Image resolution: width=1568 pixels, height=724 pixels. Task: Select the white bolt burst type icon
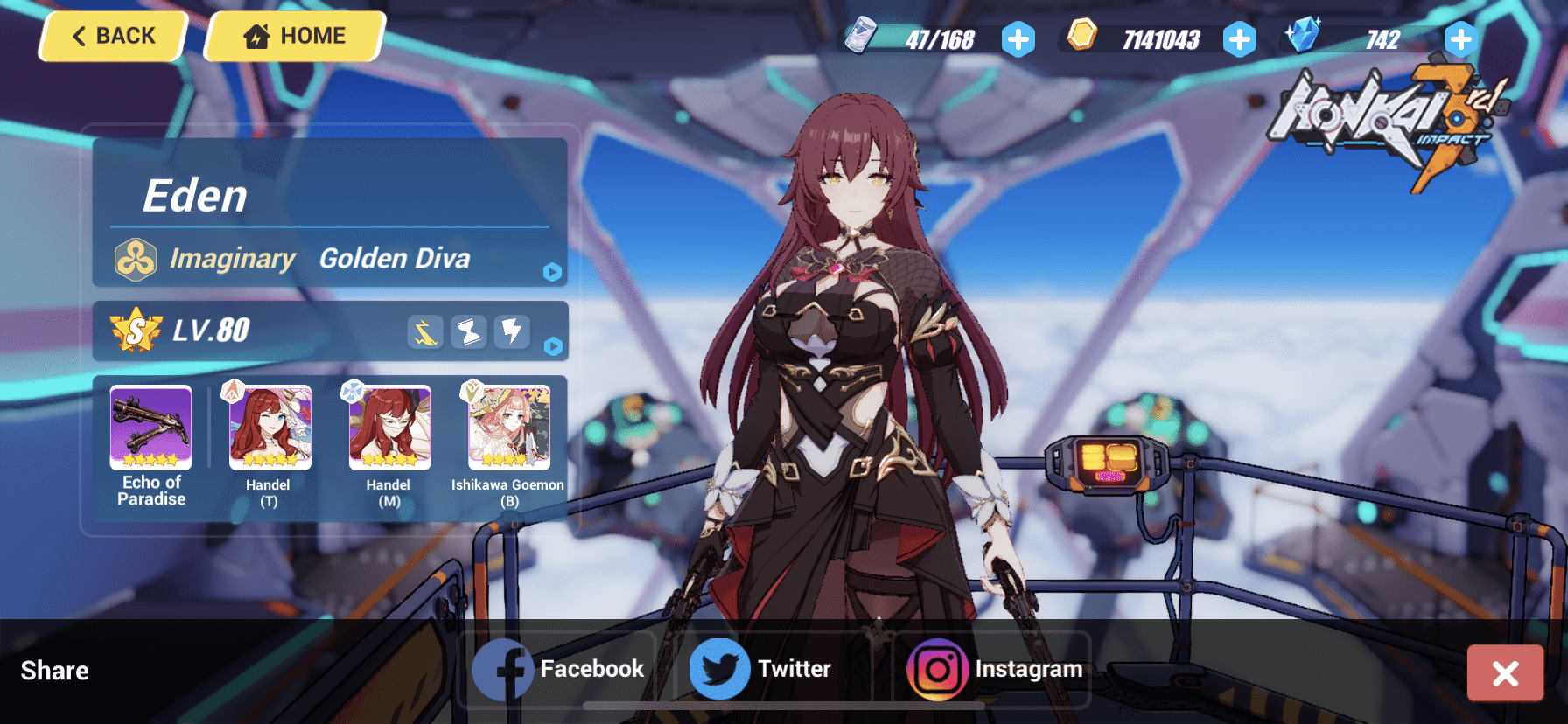512,332
